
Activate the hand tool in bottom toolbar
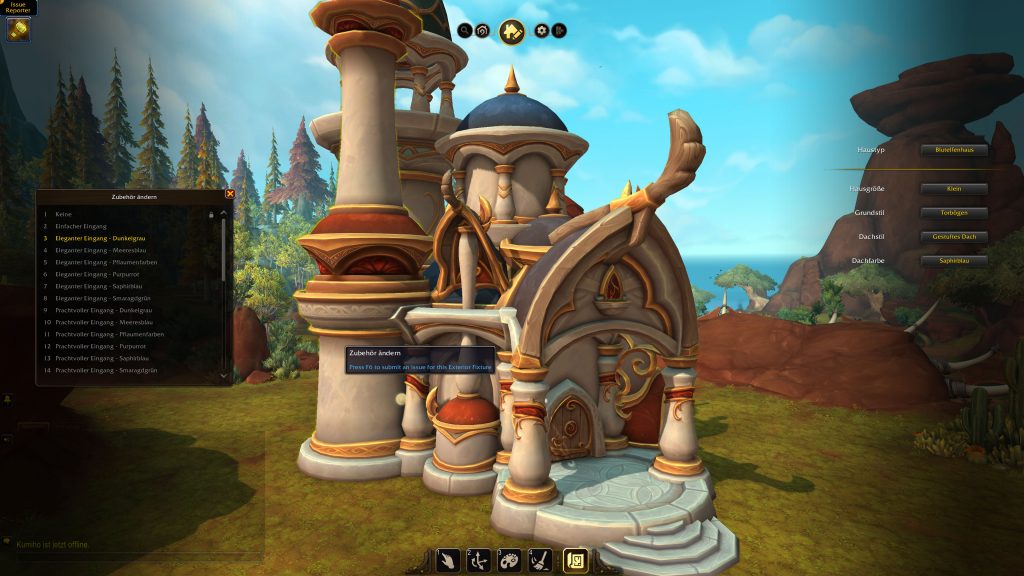tap(449, 560)
